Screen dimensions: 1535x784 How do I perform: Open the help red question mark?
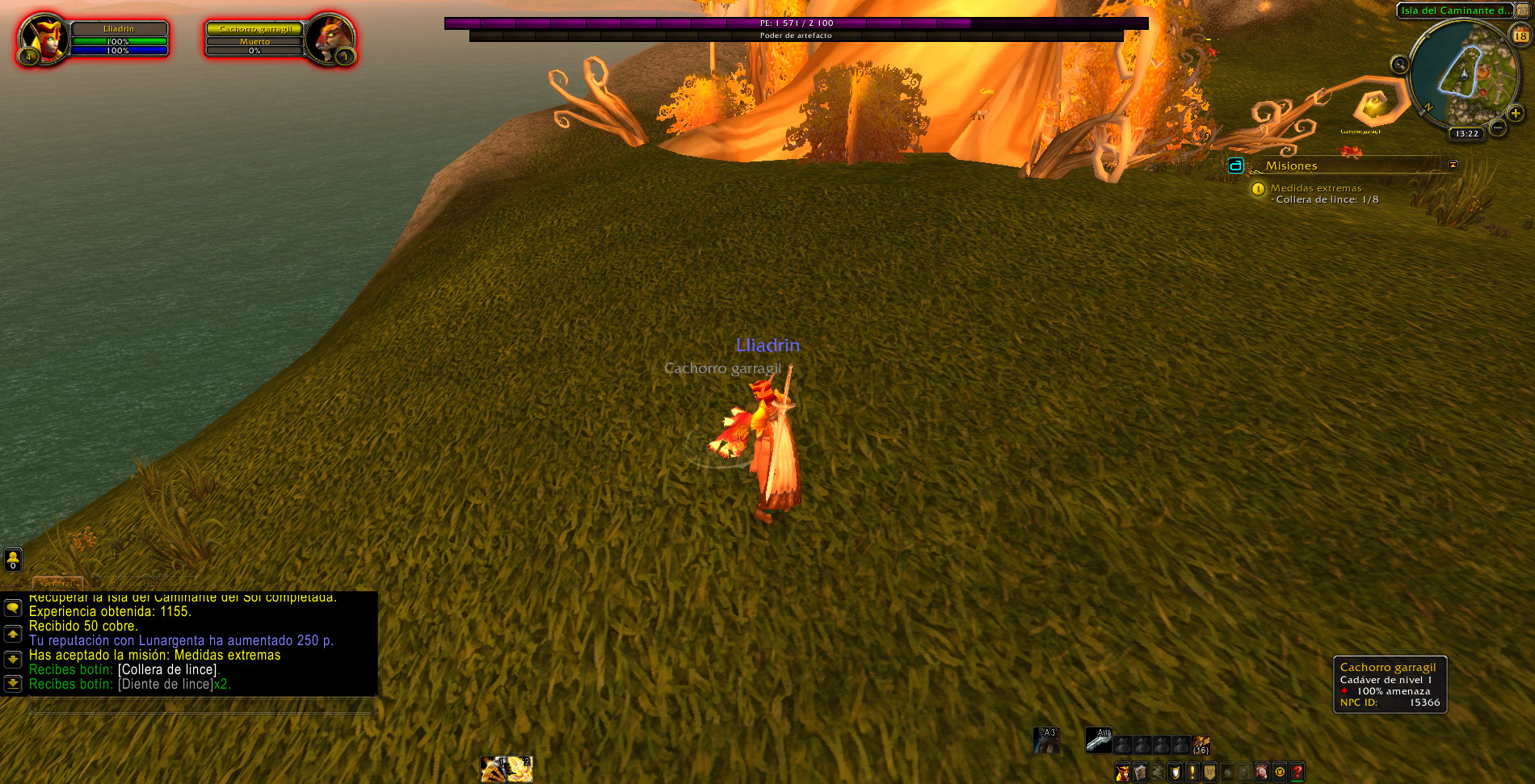[x=1297, y=773]
